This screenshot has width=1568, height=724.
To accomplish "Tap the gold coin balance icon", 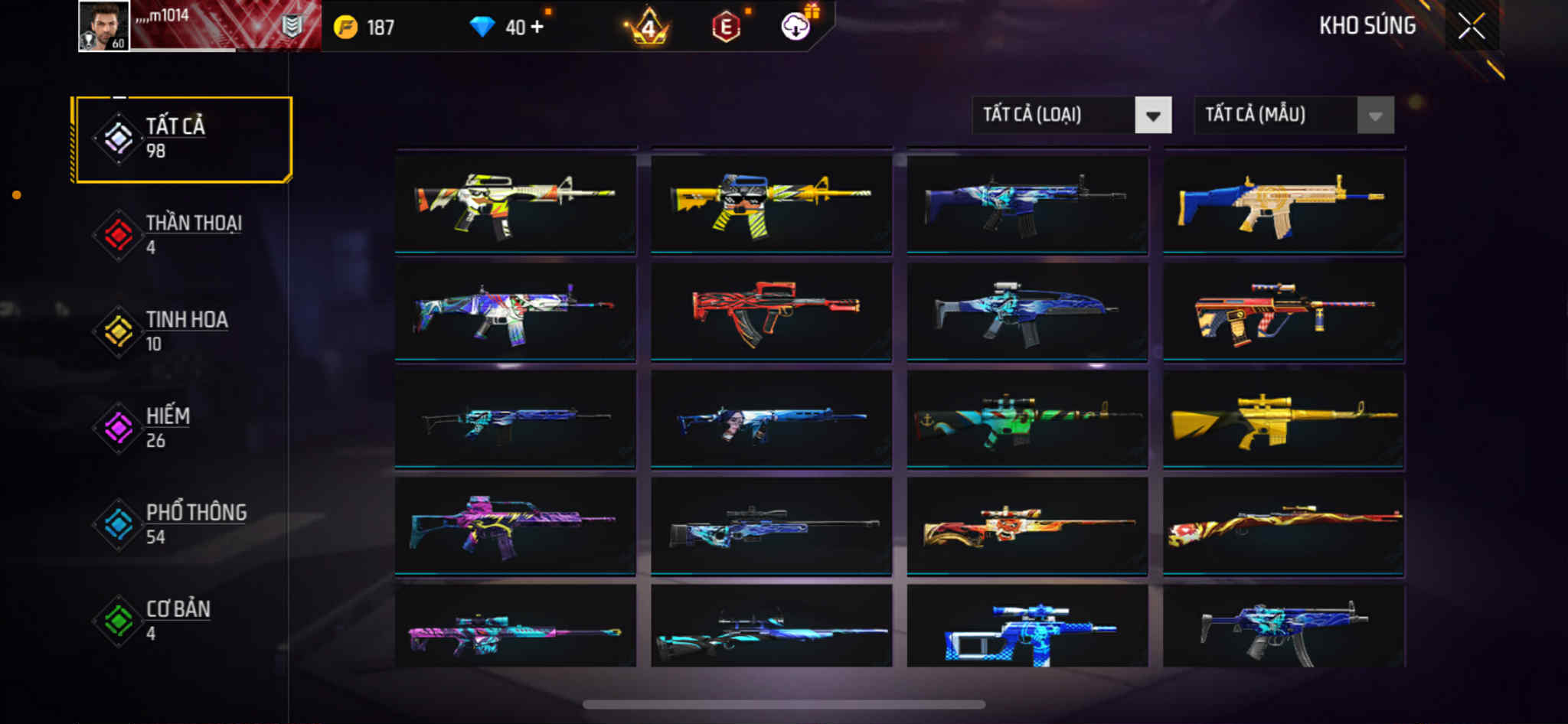I will pos(346,28).
